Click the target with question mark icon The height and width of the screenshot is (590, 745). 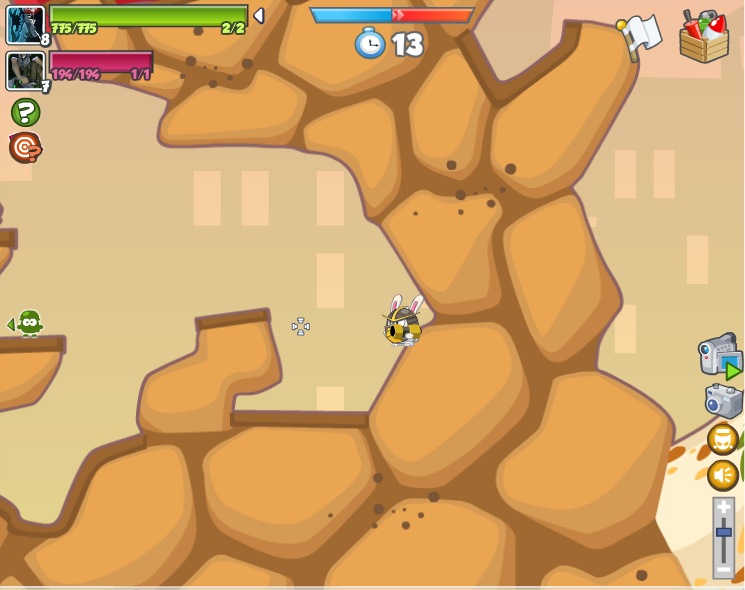click(25, 148)
